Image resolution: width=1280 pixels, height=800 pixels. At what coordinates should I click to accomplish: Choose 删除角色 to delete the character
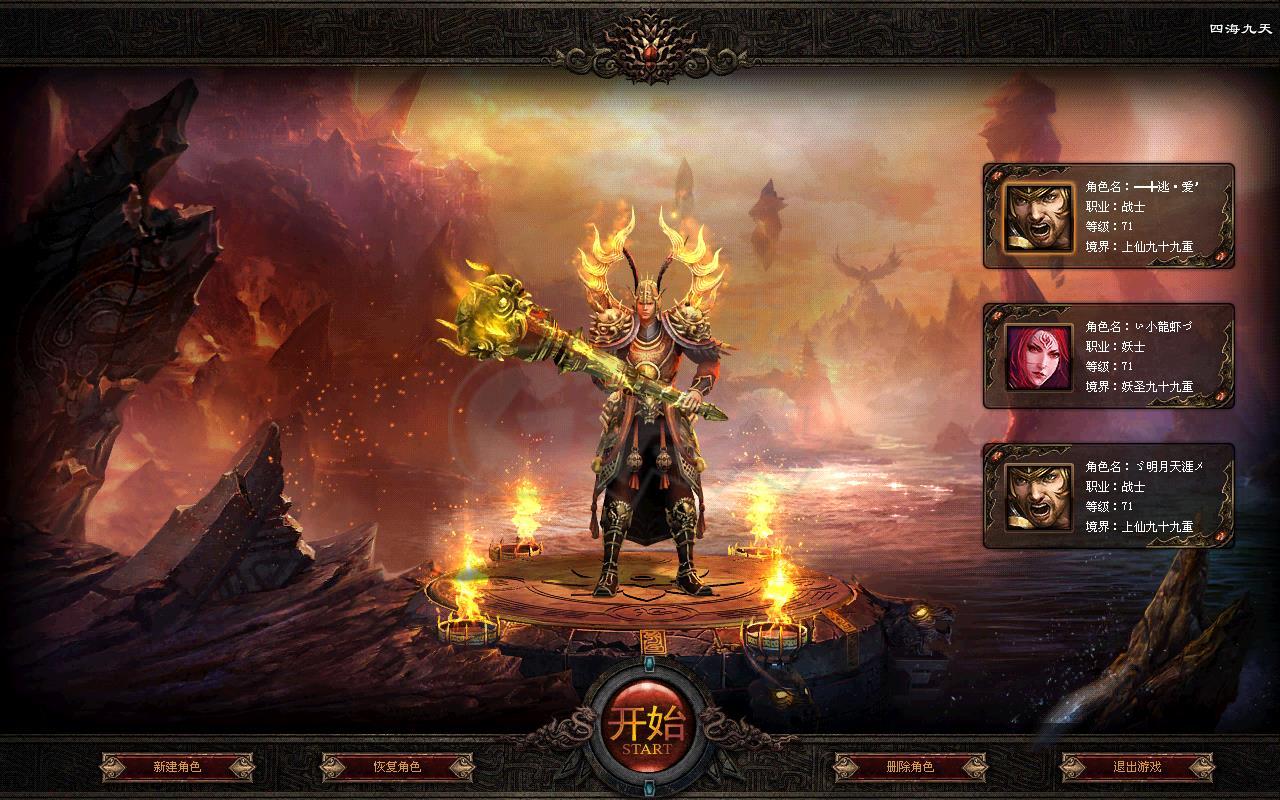[x=910, y=767]
